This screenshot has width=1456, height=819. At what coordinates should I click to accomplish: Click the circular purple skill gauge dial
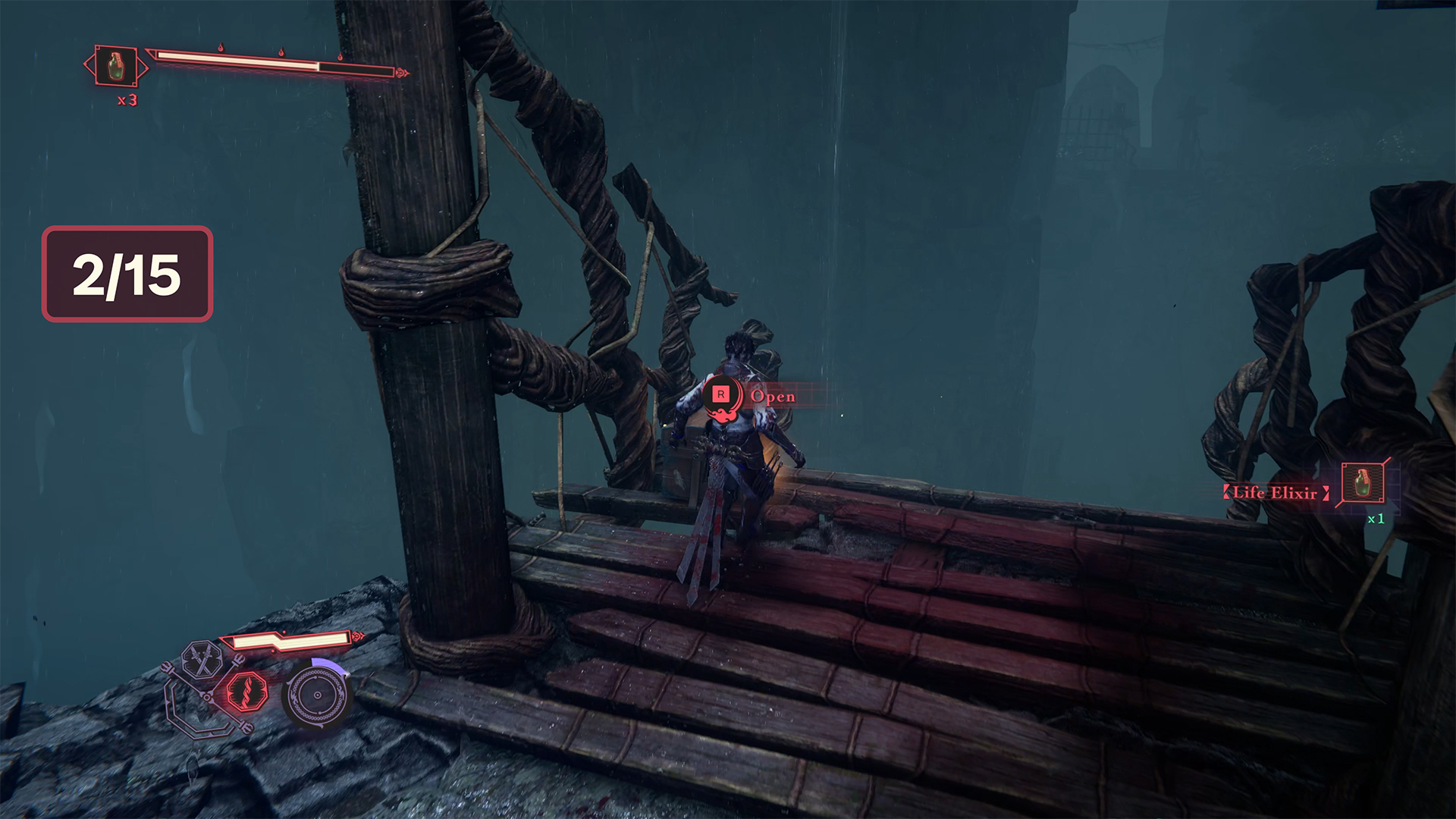317,695
